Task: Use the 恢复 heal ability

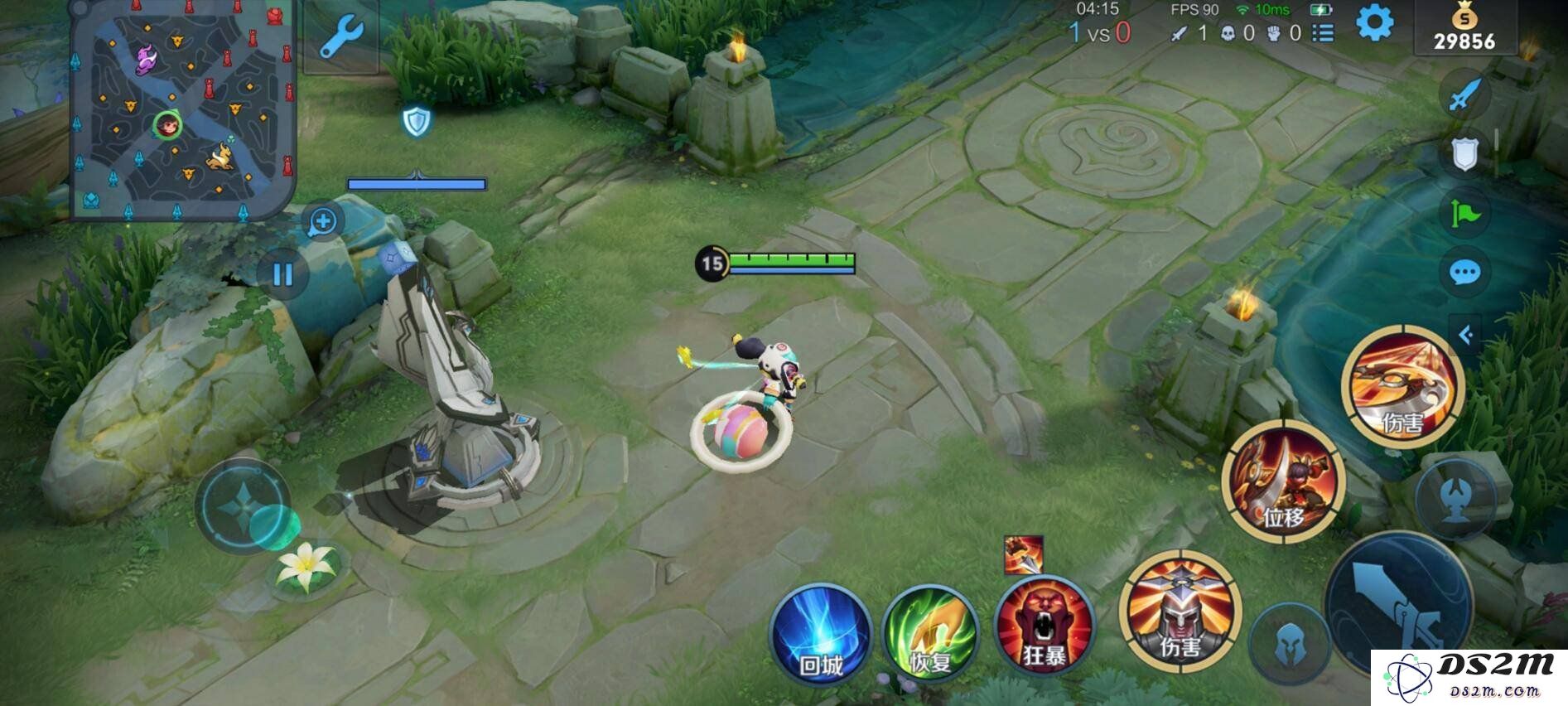Action: 930,636
